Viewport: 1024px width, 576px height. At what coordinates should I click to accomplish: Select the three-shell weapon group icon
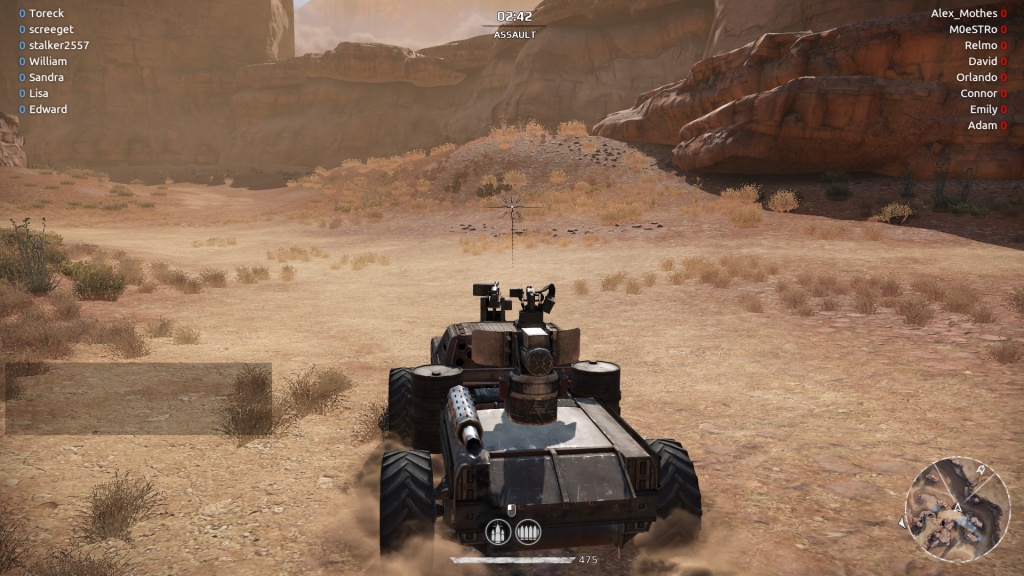point(499,532)
